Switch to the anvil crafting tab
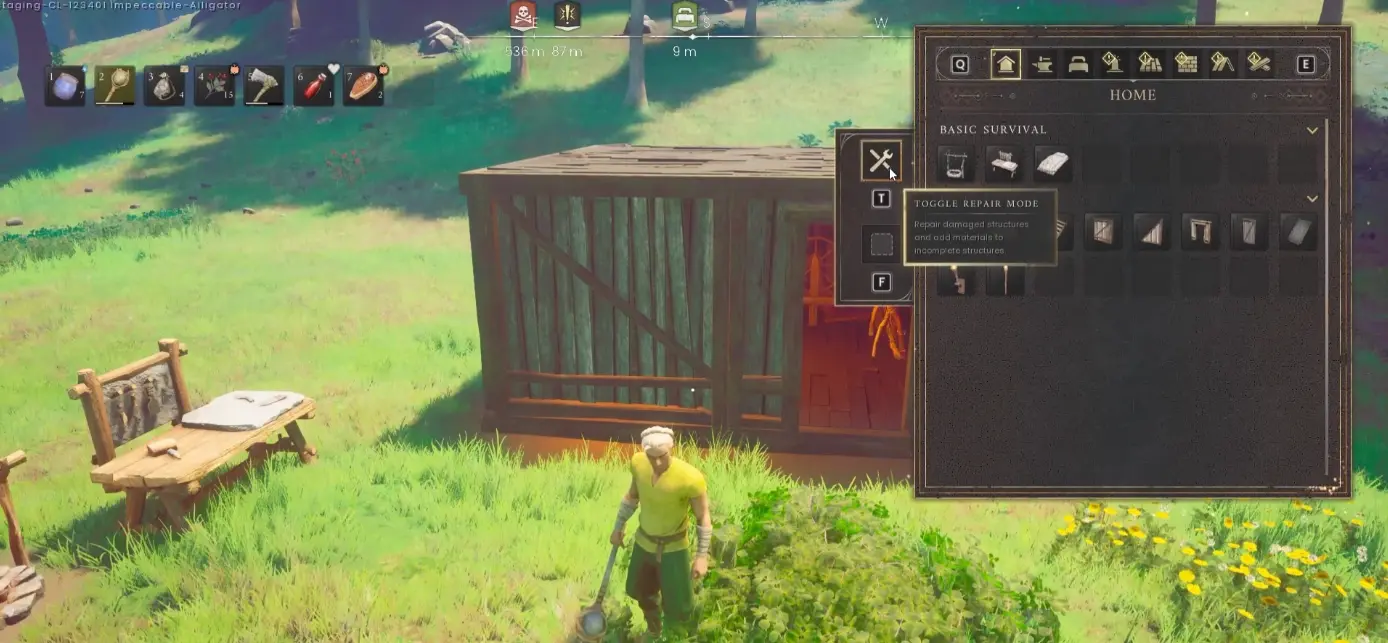The height and width of the screenshot is (643, 1388). click(x=1042, y=65)
